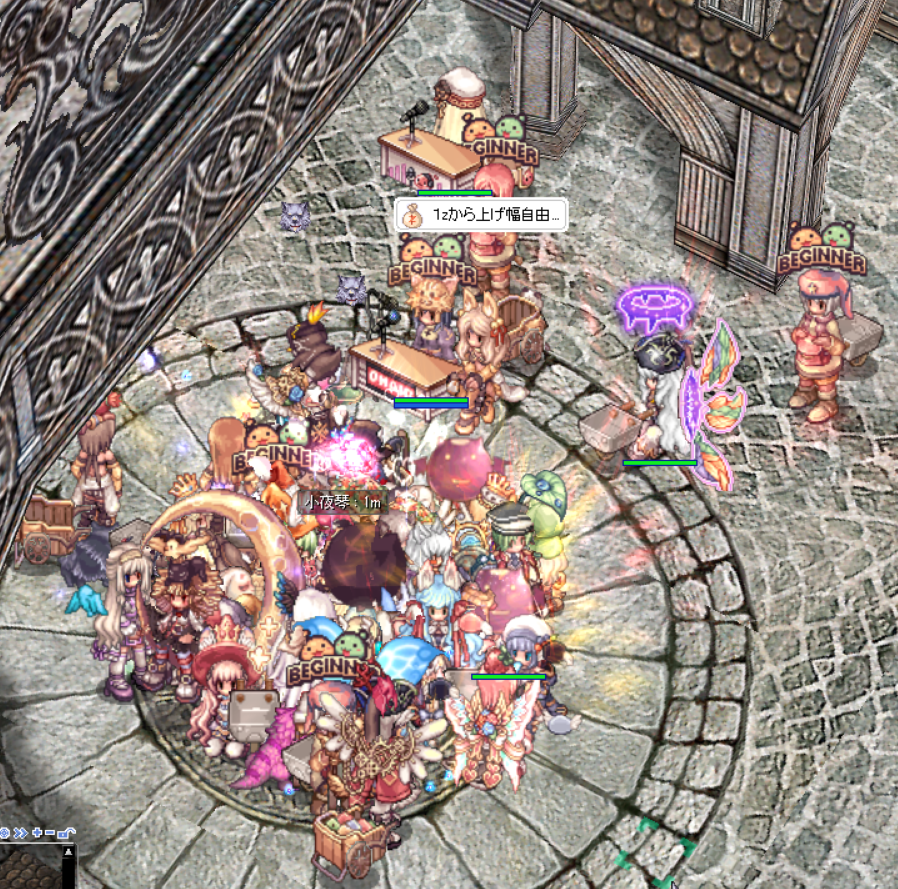Shrink chat window with the minus icon
The width and height of the screenshot is (898, 889).
tap(49, 832)
